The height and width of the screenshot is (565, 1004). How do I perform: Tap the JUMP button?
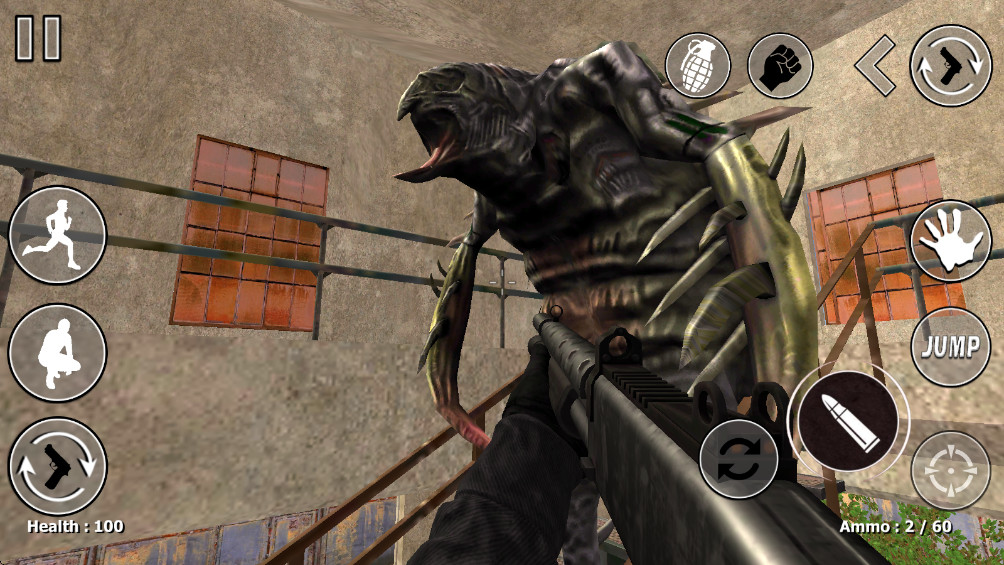point(950,348)
